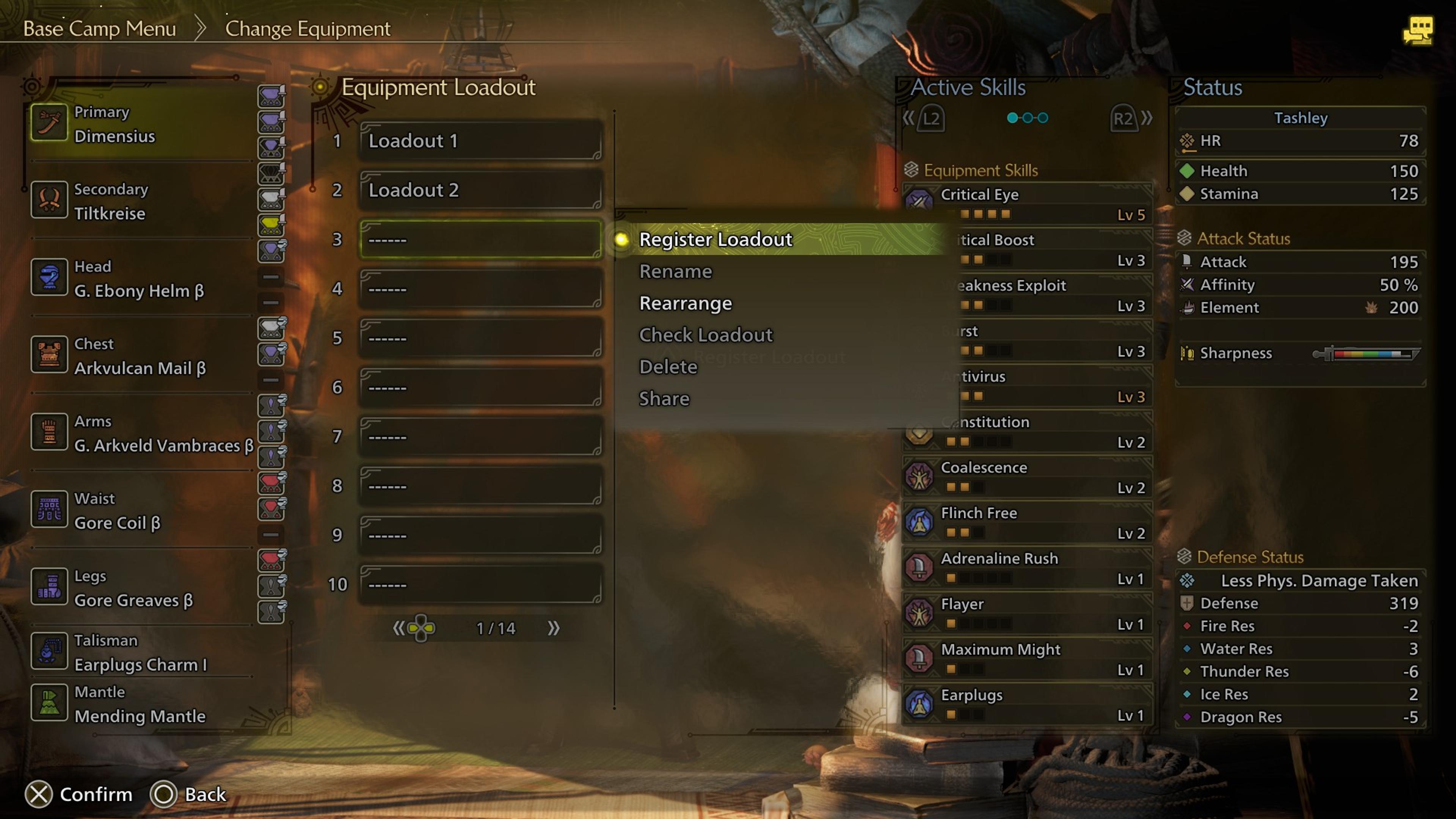Screen dimensions: 1456x819
Task: Select the Mending Mantle slot
Action: click(141, 704)
